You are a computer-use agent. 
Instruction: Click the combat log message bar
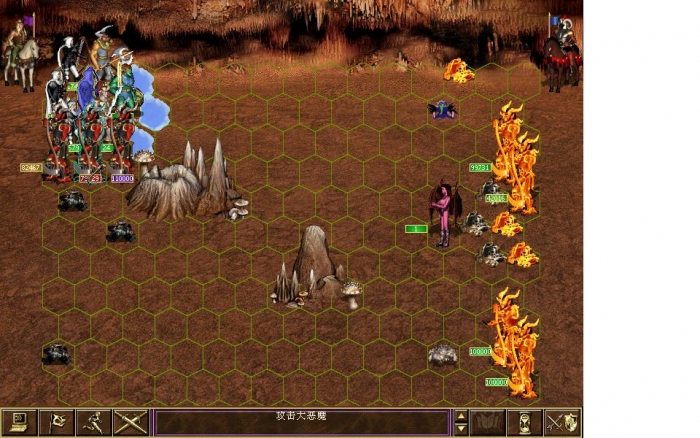point(301,422)
